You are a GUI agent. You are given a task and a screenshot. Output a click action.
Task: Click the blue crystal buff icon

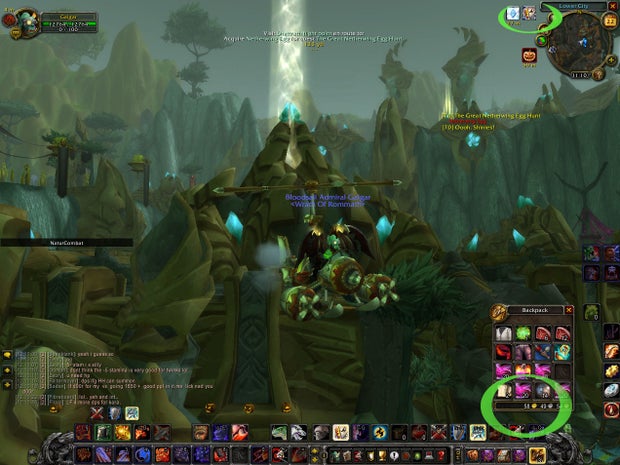(513, 13)
